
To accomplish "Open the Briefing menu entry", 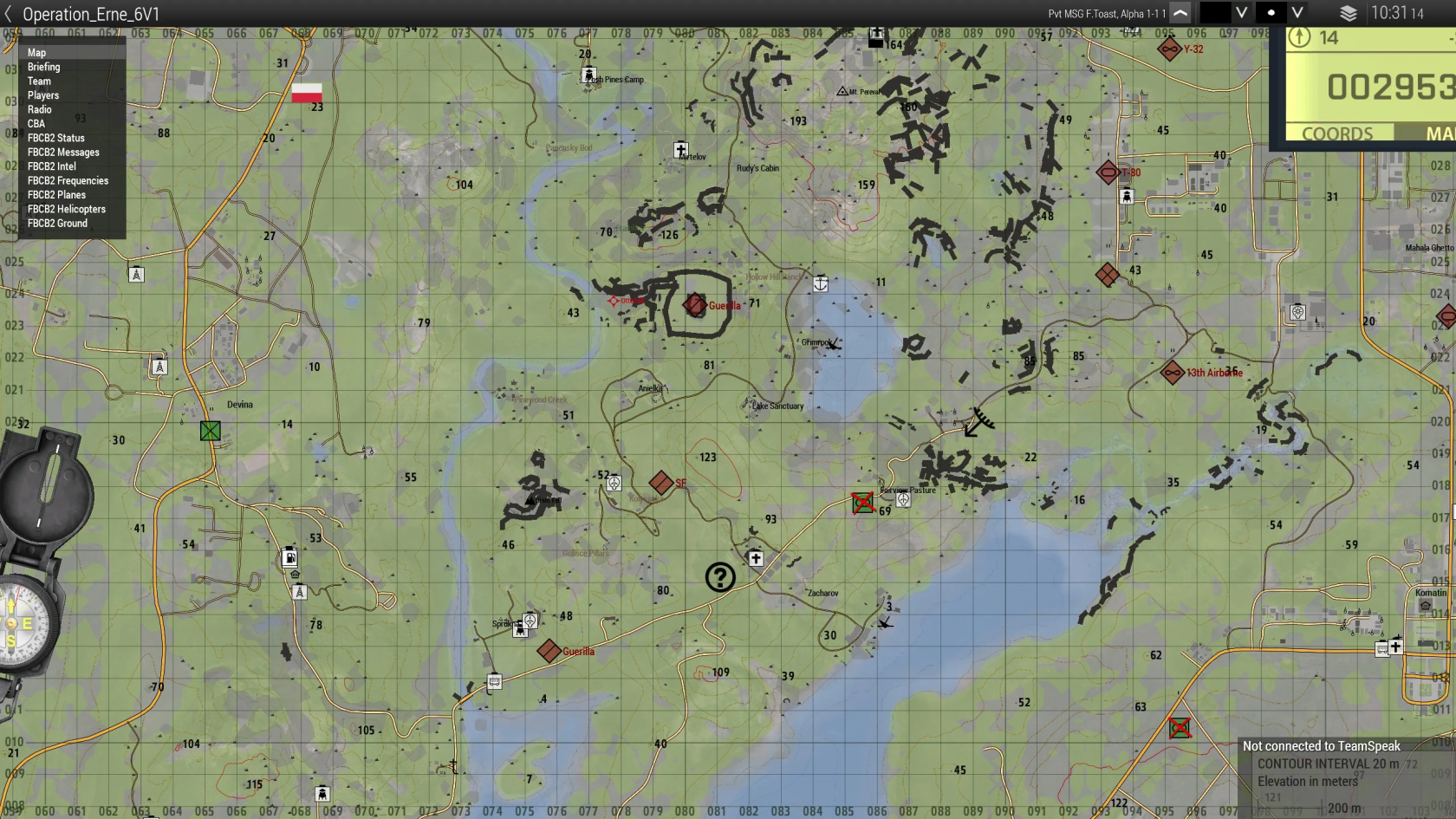I will [44, 67].
